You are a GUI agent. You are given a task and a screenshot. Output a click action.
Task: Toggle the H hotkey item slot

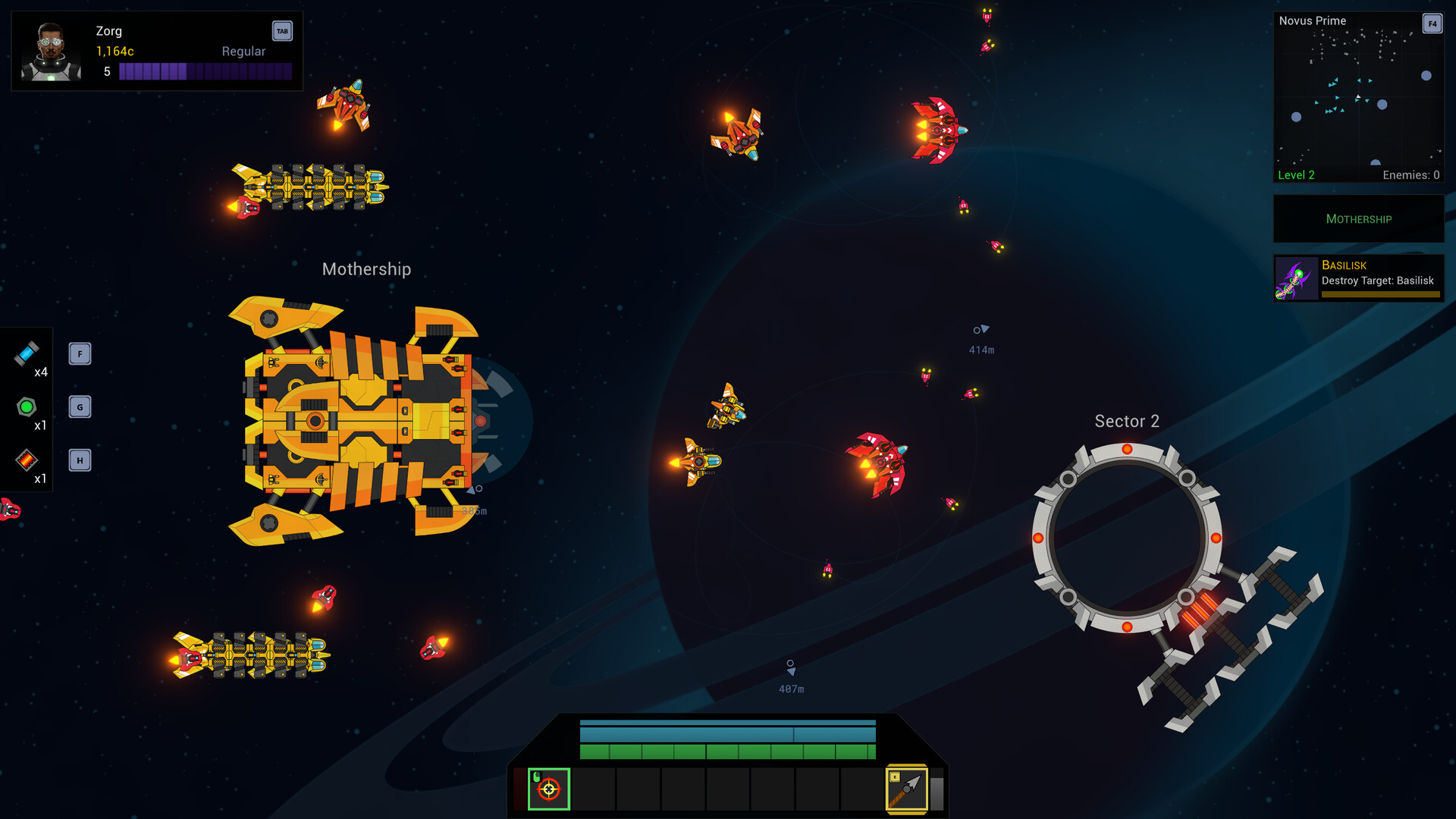click(x=80, y=460)
